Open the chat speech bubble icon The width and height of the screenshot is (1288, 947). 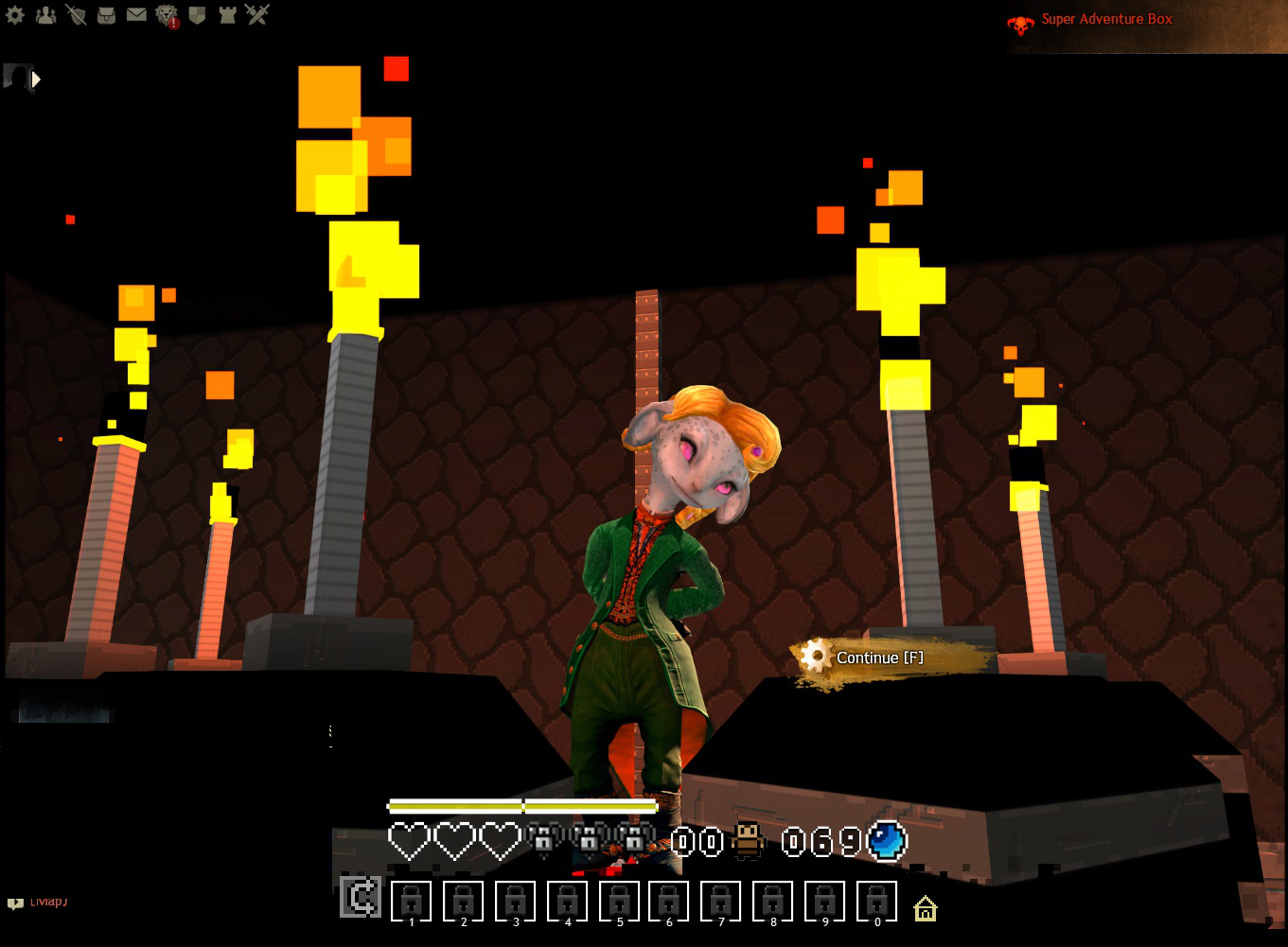(15, 903)
